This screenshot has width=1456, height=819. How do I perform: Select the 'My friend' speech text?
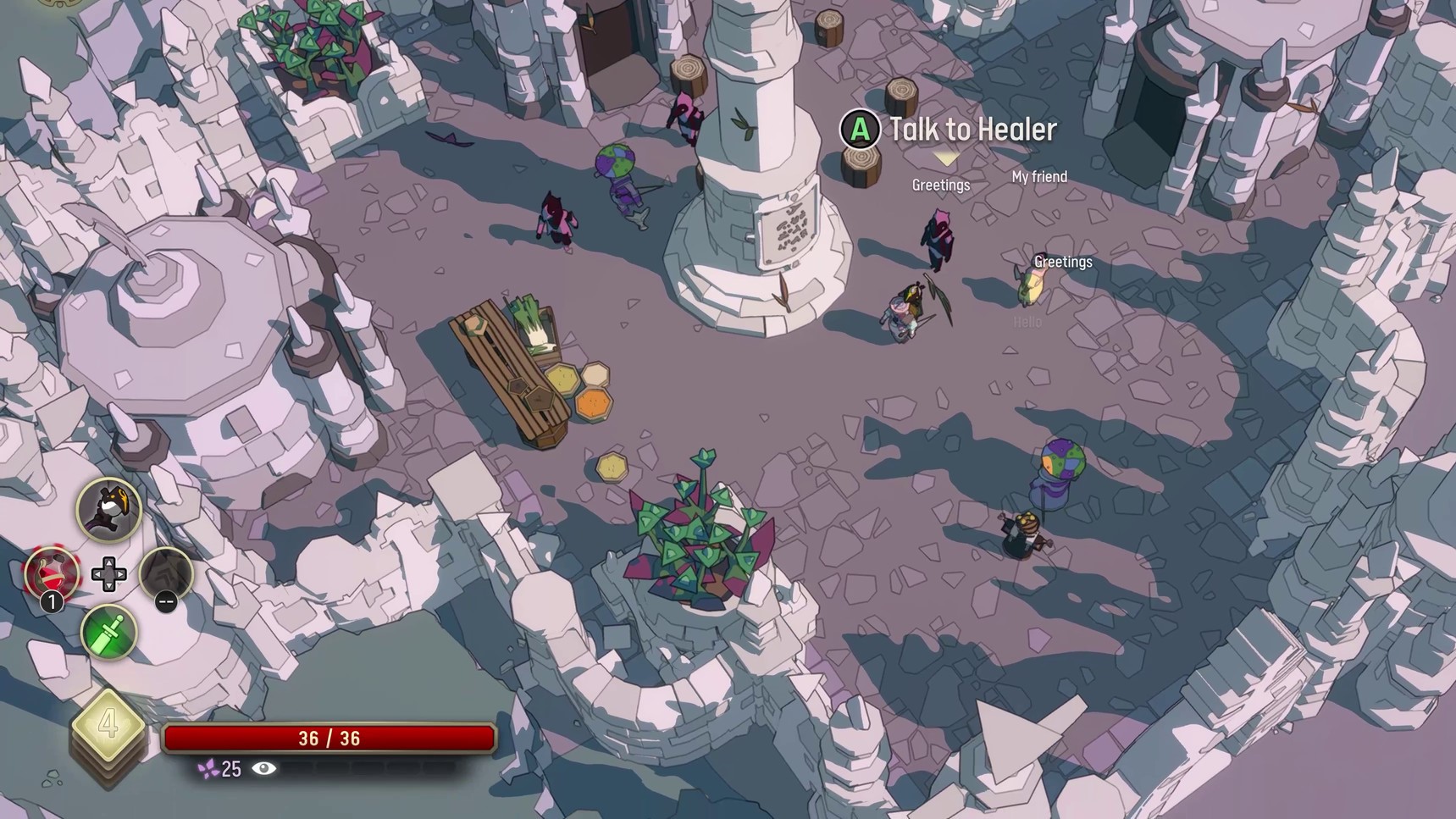[1039, 177]
